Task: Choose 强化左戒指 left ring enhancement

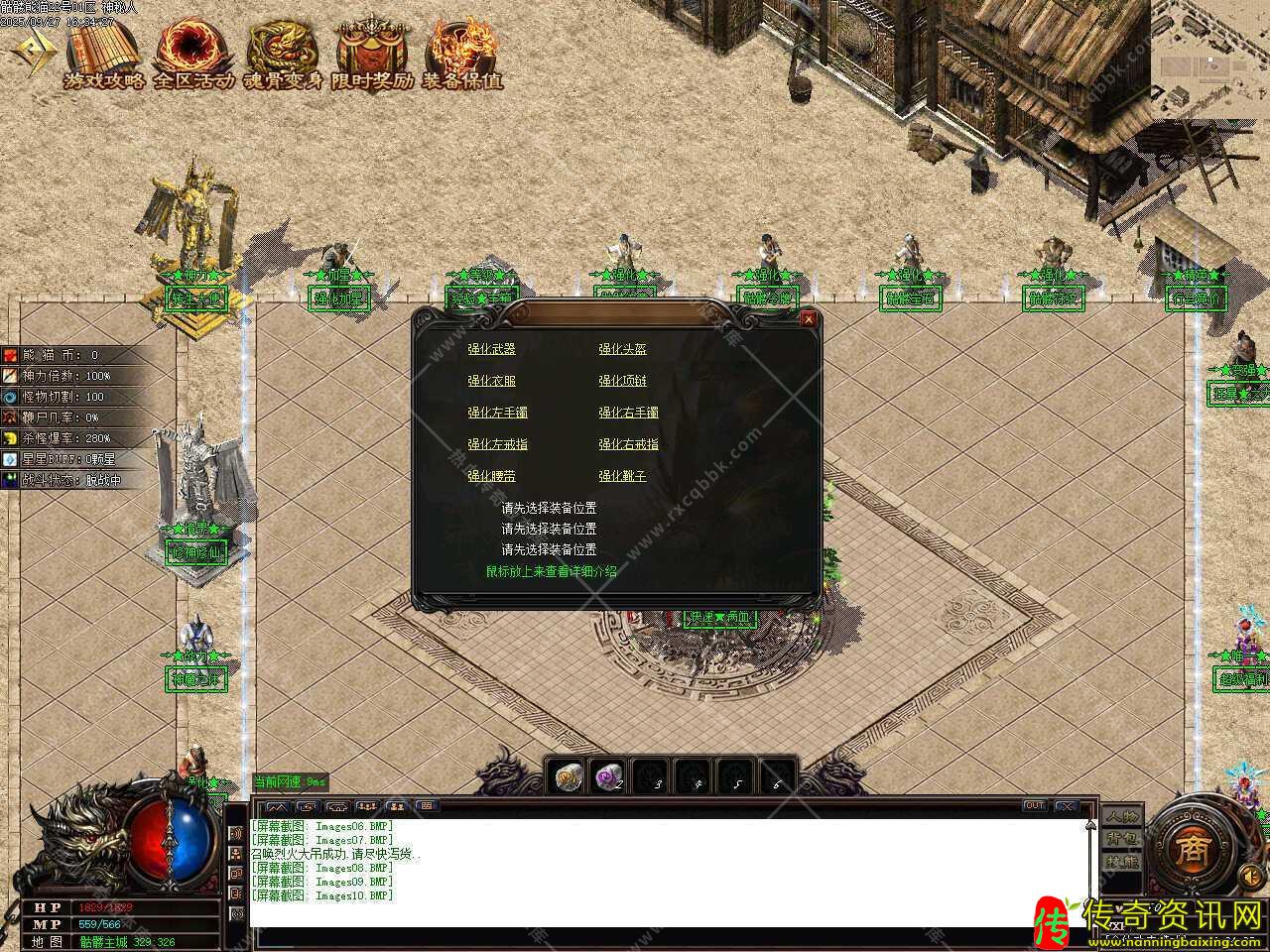Action: click(497, 444)
